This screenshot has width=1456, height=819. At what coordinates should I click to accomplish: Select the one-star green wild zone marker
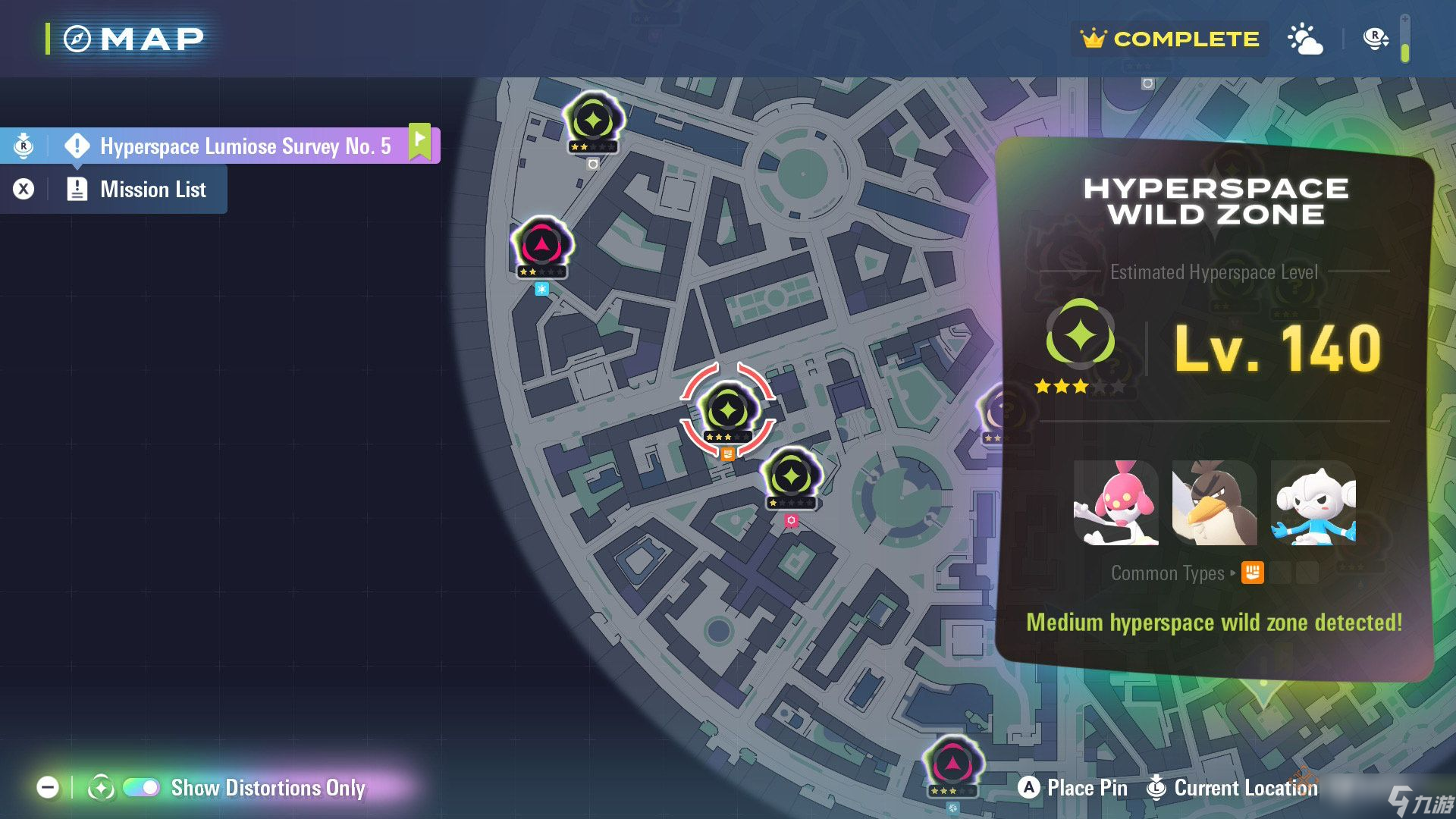(791, 476)
